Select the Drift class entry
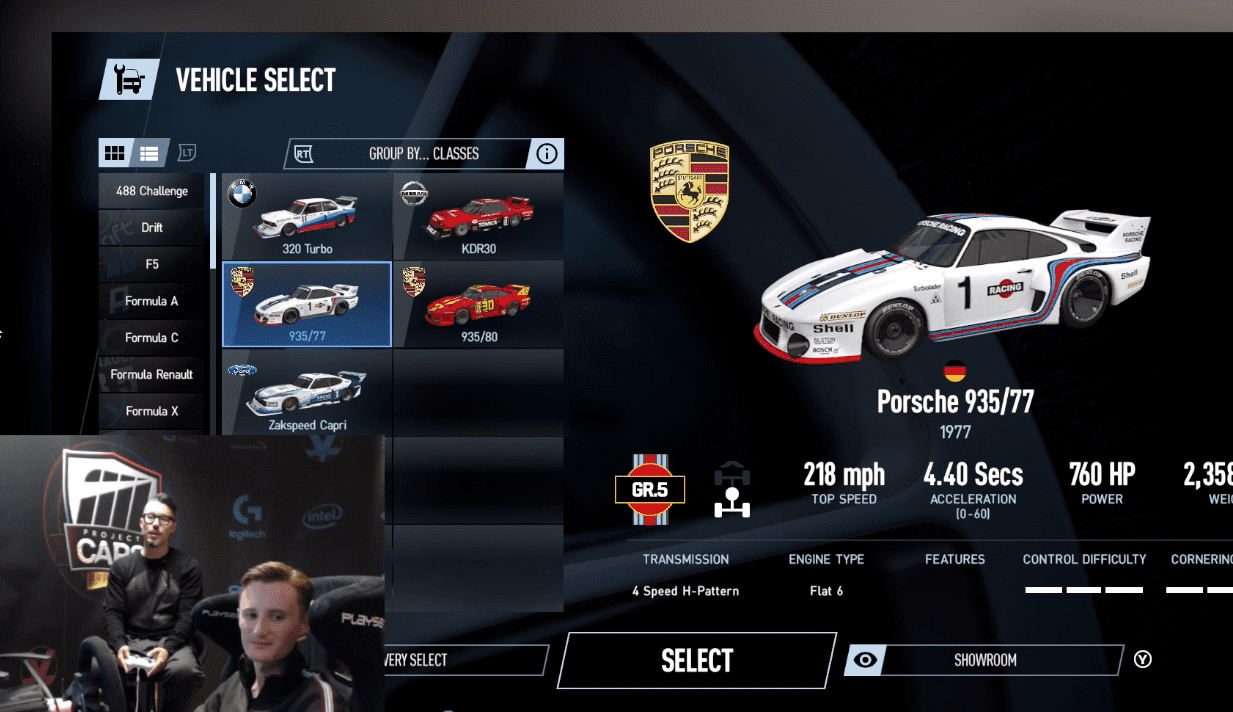Viewport: 1233px width, 712px height. [x=152, y=228]
